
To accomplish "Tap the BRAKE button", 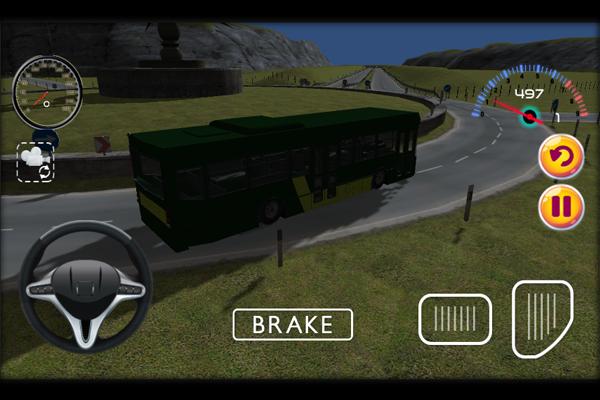I will [293, 324].
